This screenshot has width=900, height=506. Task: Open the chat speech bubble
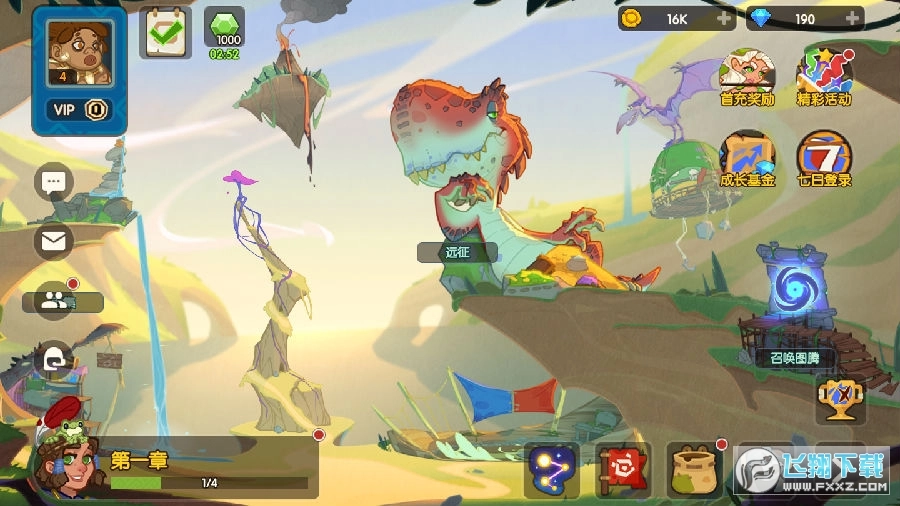coord(54,182)
